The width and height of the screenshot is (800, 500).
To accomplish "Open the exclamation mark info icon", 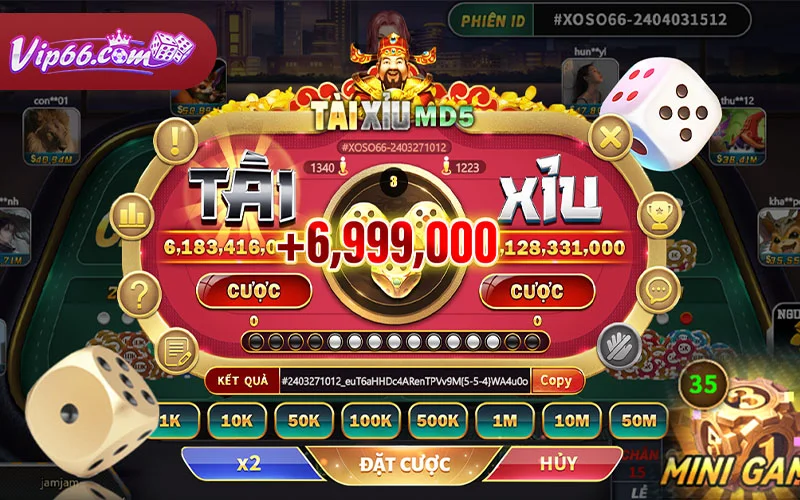I will click(181, 137).
